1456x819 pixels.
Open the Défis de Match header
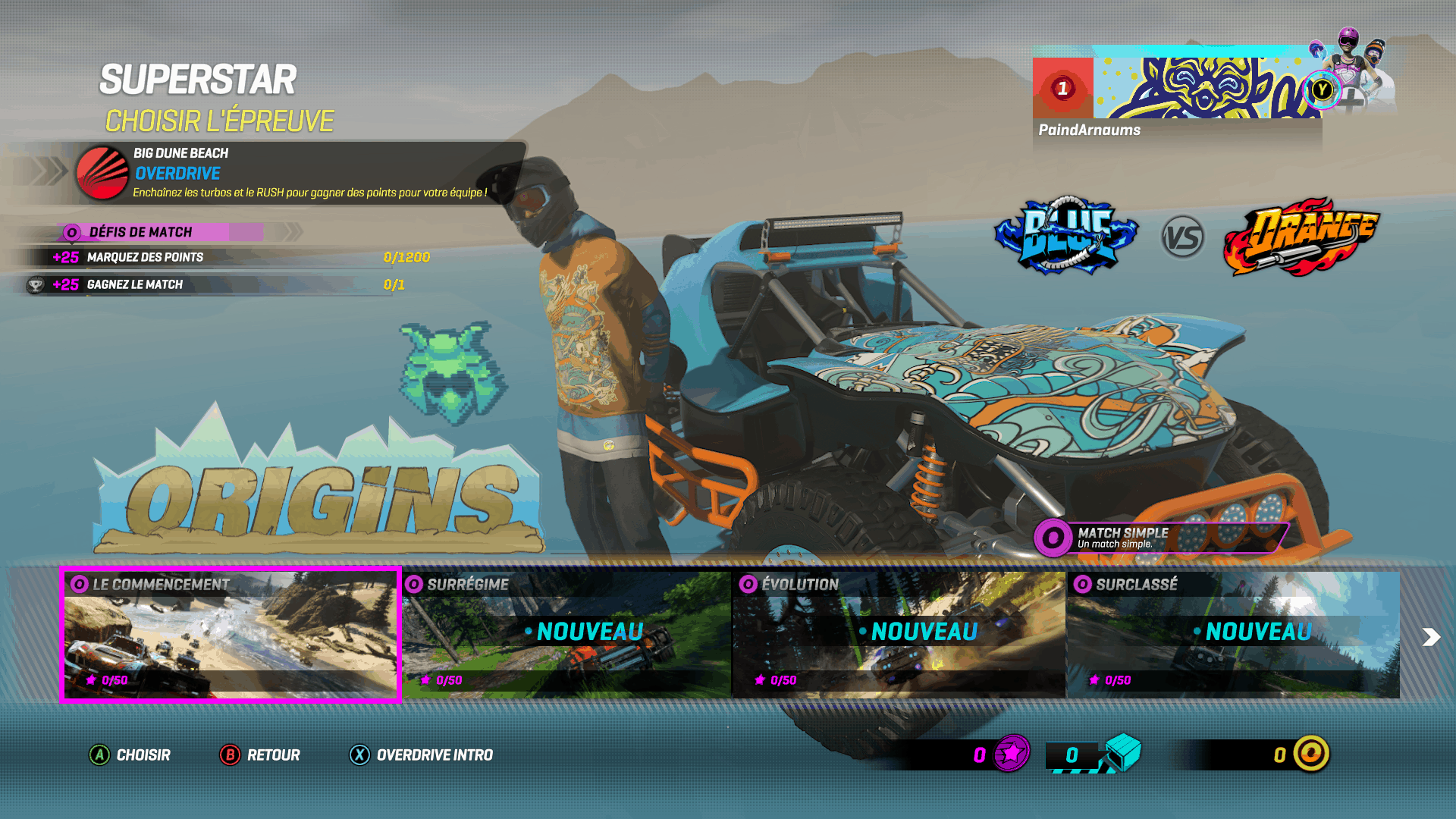coord(161,232)
